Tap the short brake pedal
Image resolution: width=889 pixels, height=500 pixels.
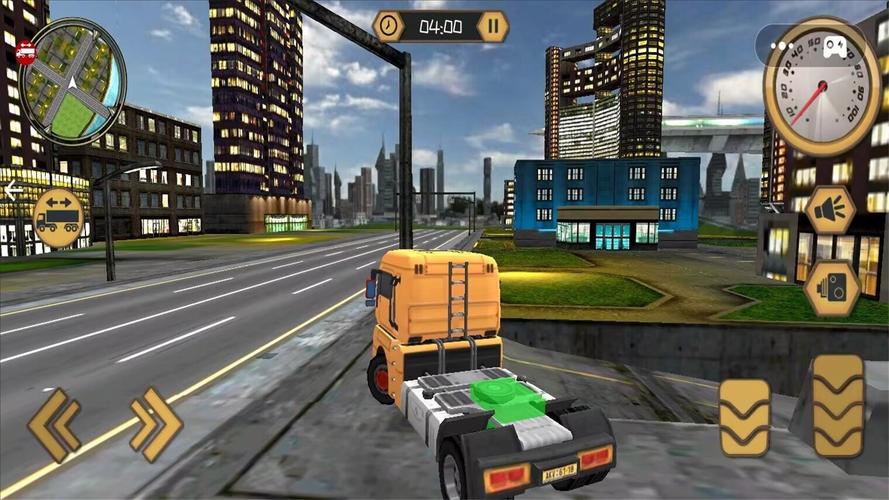coord(745,417)
